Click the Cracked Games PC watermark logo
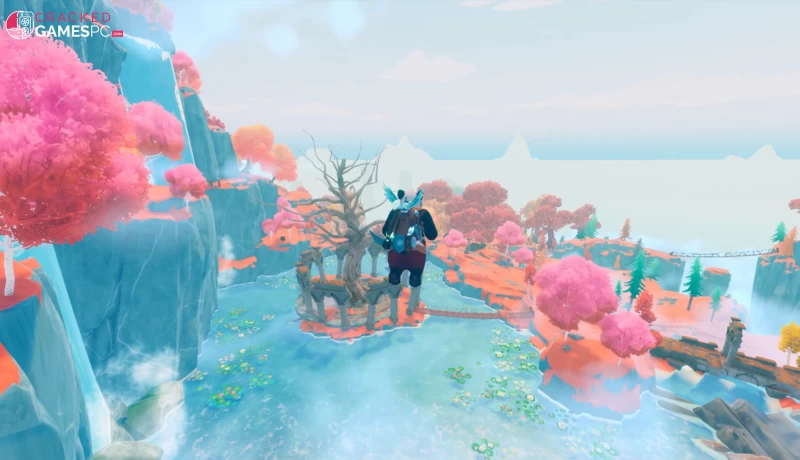This screenshot has width=800, height=460. tap(62, 24)
